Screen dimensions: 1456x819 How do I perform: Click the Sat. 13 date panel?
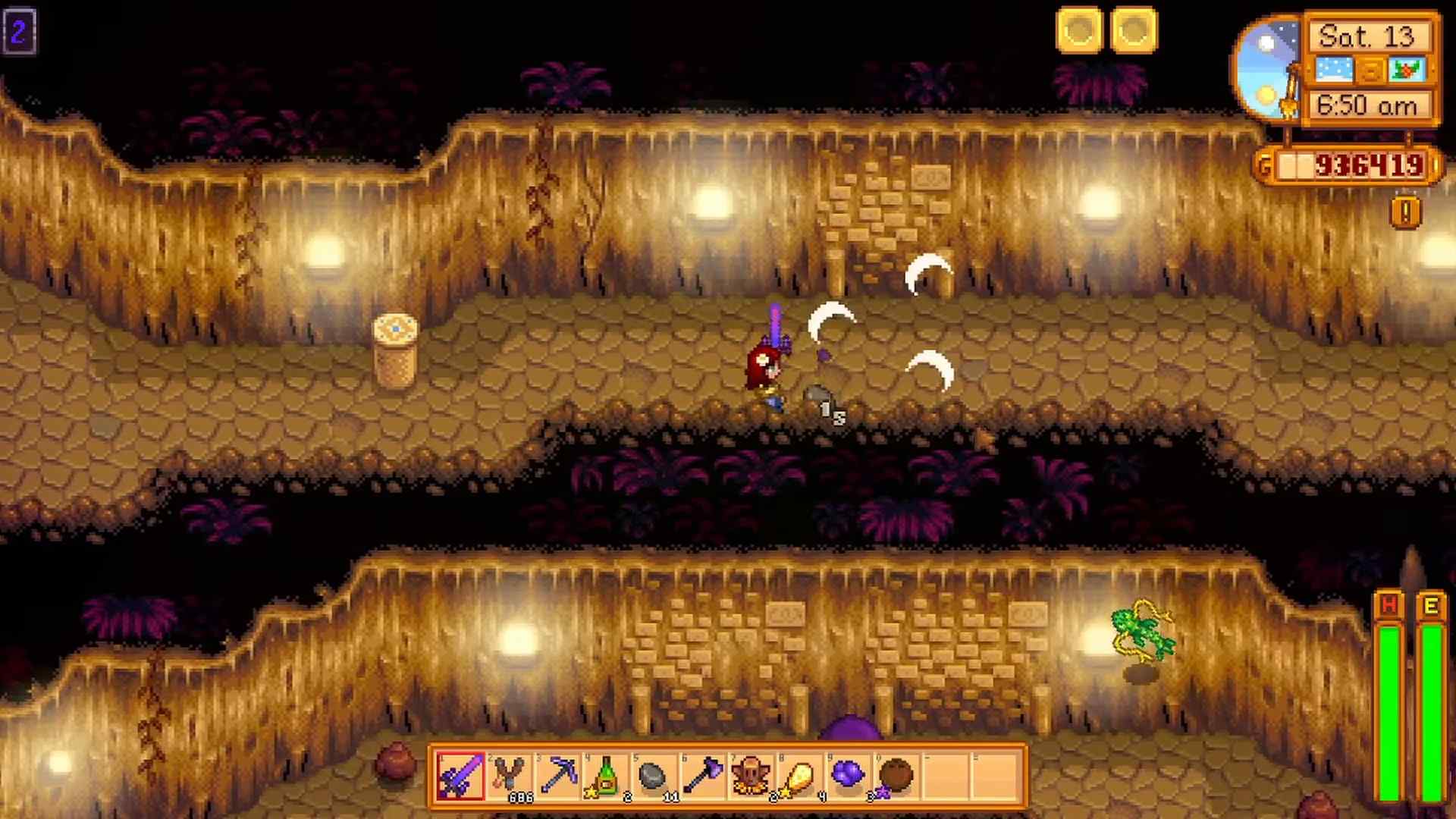coord(1369,35)
